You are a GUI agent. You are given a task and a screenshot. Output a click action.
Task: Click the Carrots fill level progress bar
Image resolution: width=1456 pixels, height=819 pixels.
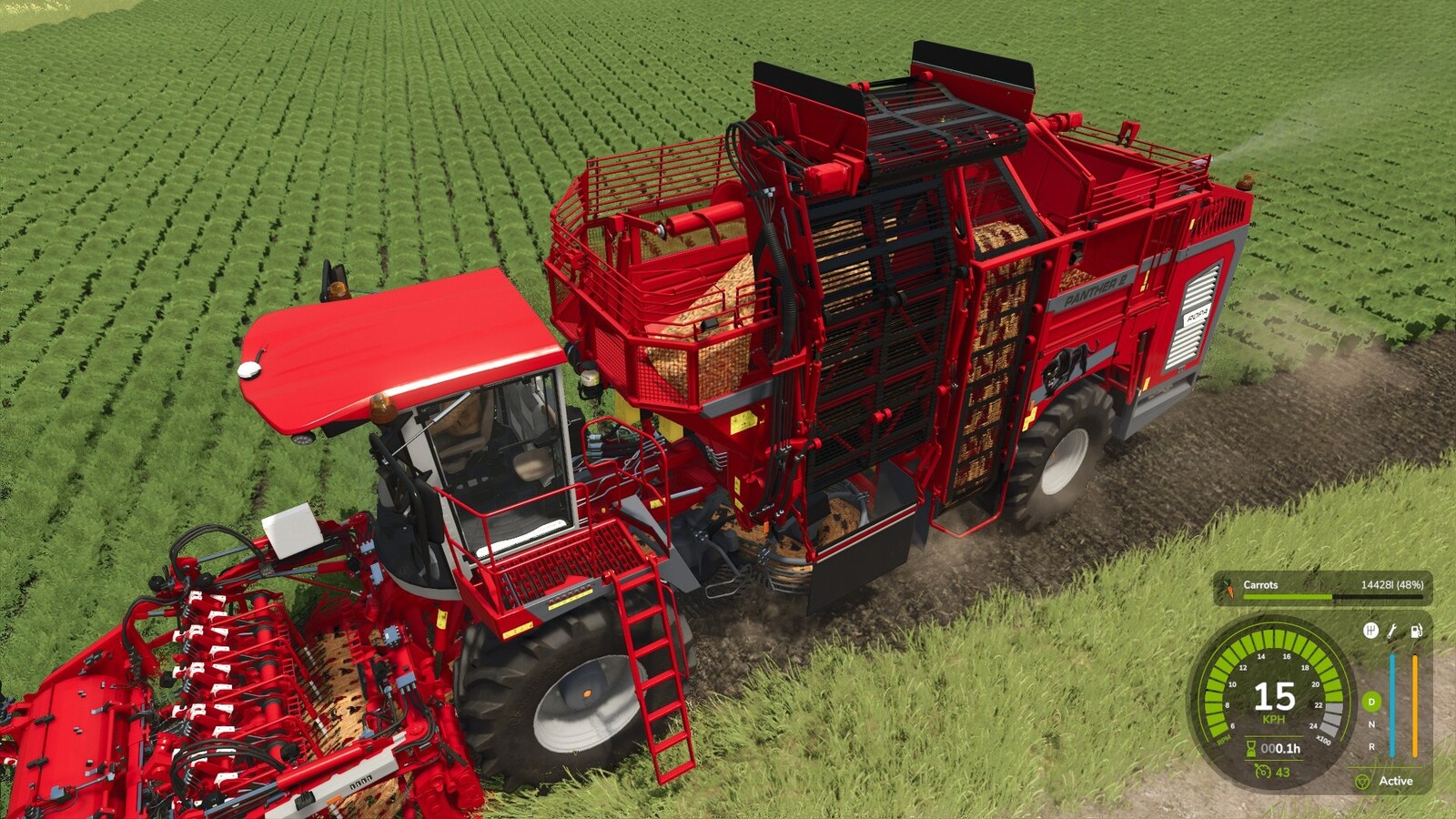1331,597
